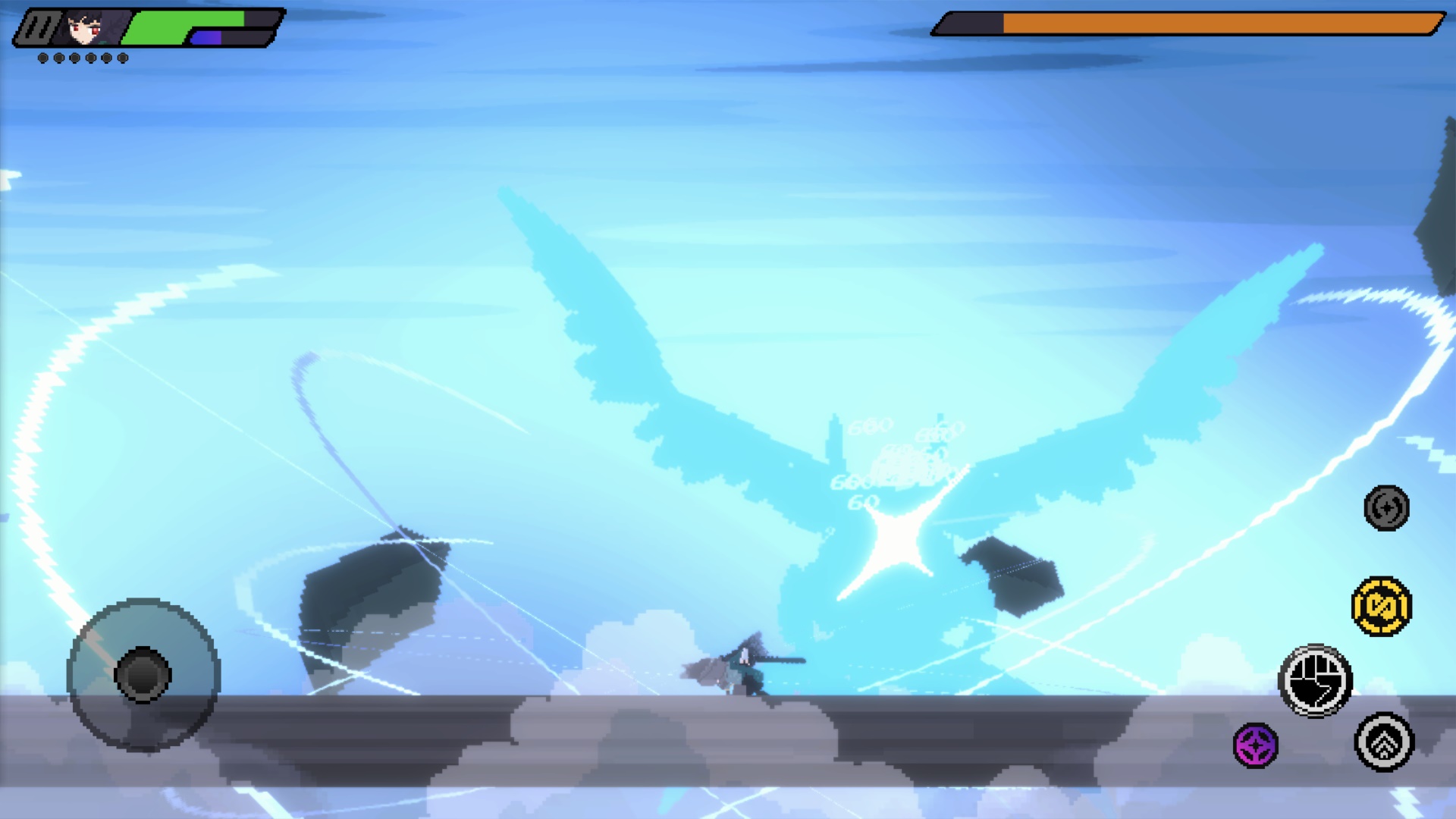Tap the virtual joystick knob
Image resolution: width=1456 pixels, height=819 pixels.
pyautogui.click(x=143, y=674)
